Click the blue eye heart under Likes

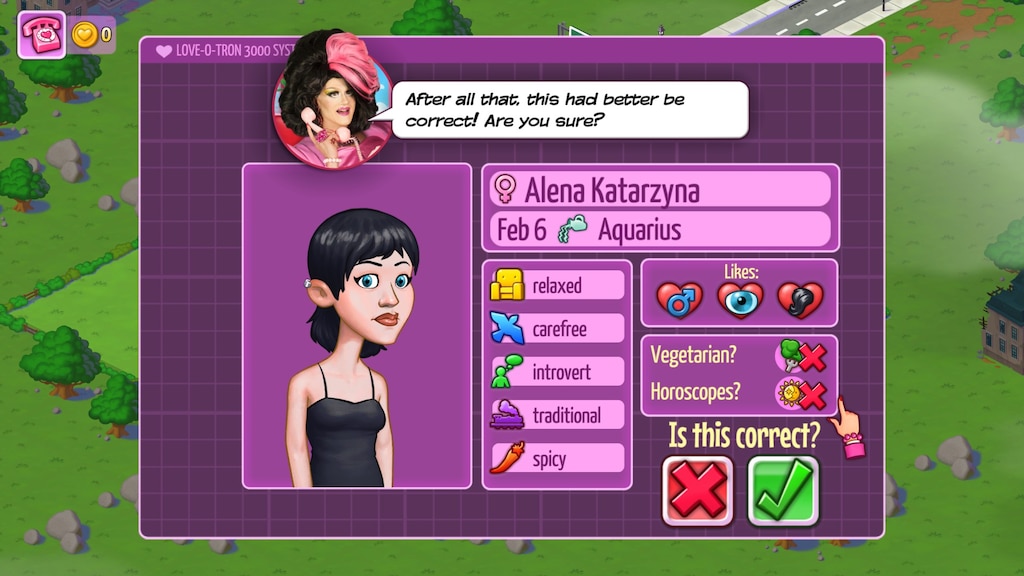(740, 299)
